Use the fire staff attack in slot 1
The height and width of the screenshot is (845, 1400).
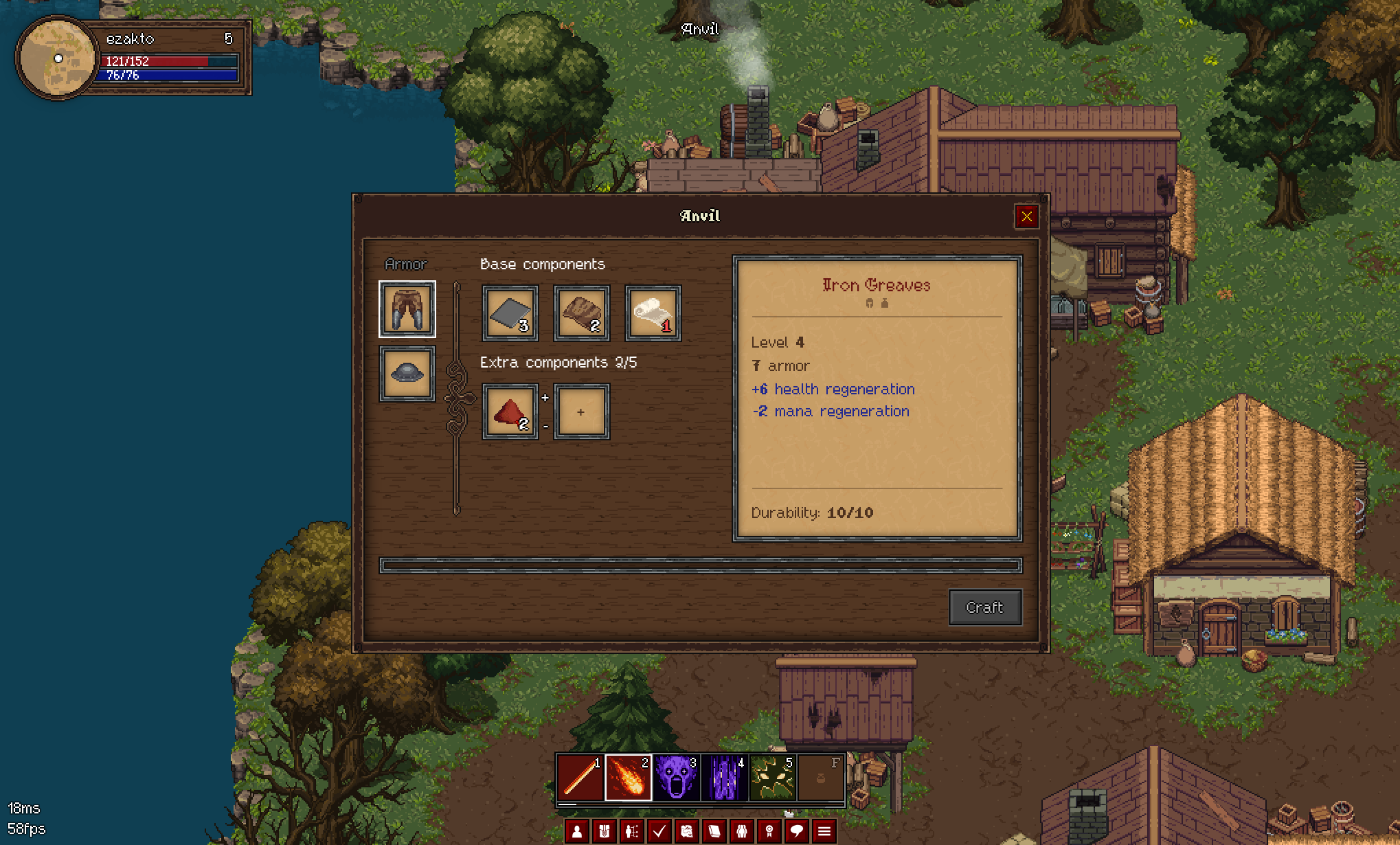click(x=580, y=778)
